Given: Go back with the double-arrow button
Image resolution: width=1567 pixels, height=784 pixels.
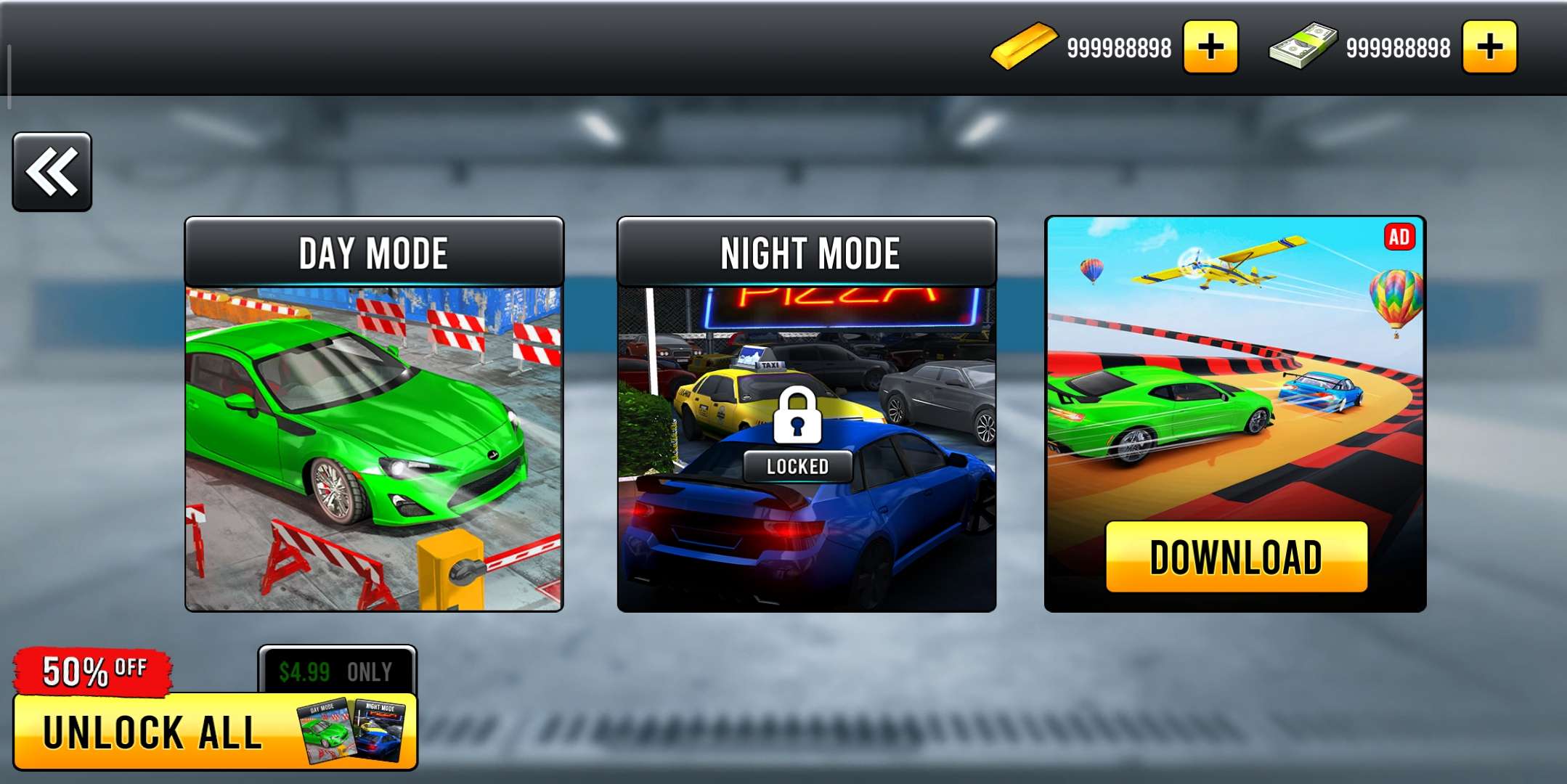Looking at the screenshot, I should 52,172.
